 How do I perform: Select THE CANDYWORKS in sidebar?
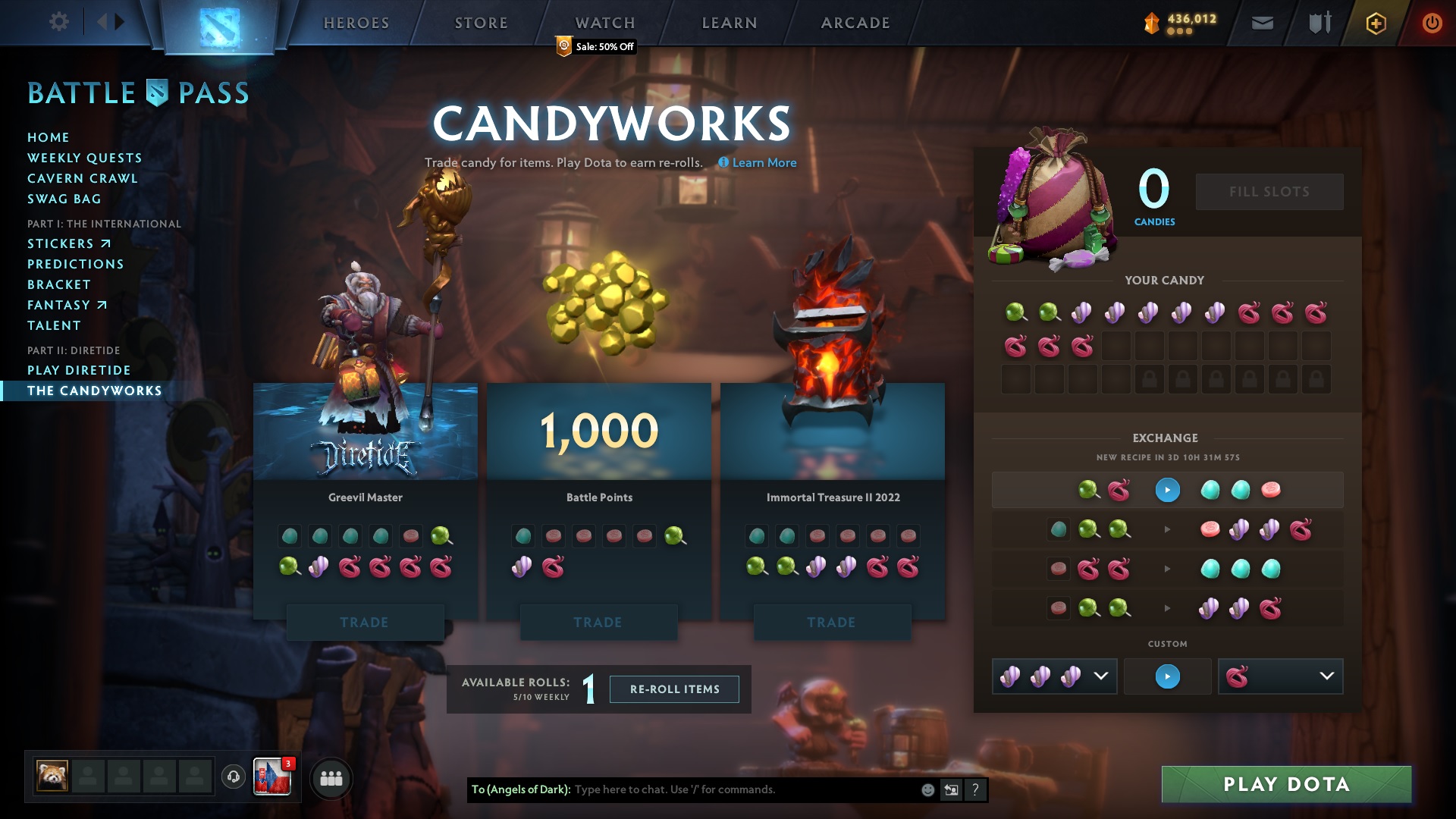[94, 391]
